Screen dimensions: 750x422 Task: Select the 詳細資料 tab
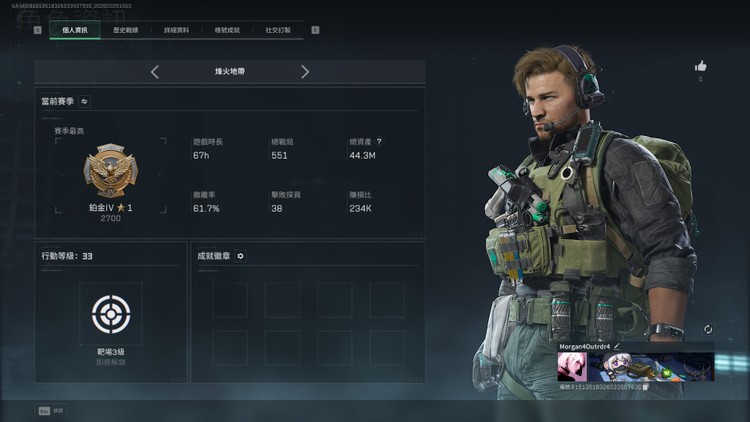pyautogui.click(x=178, y=30)
